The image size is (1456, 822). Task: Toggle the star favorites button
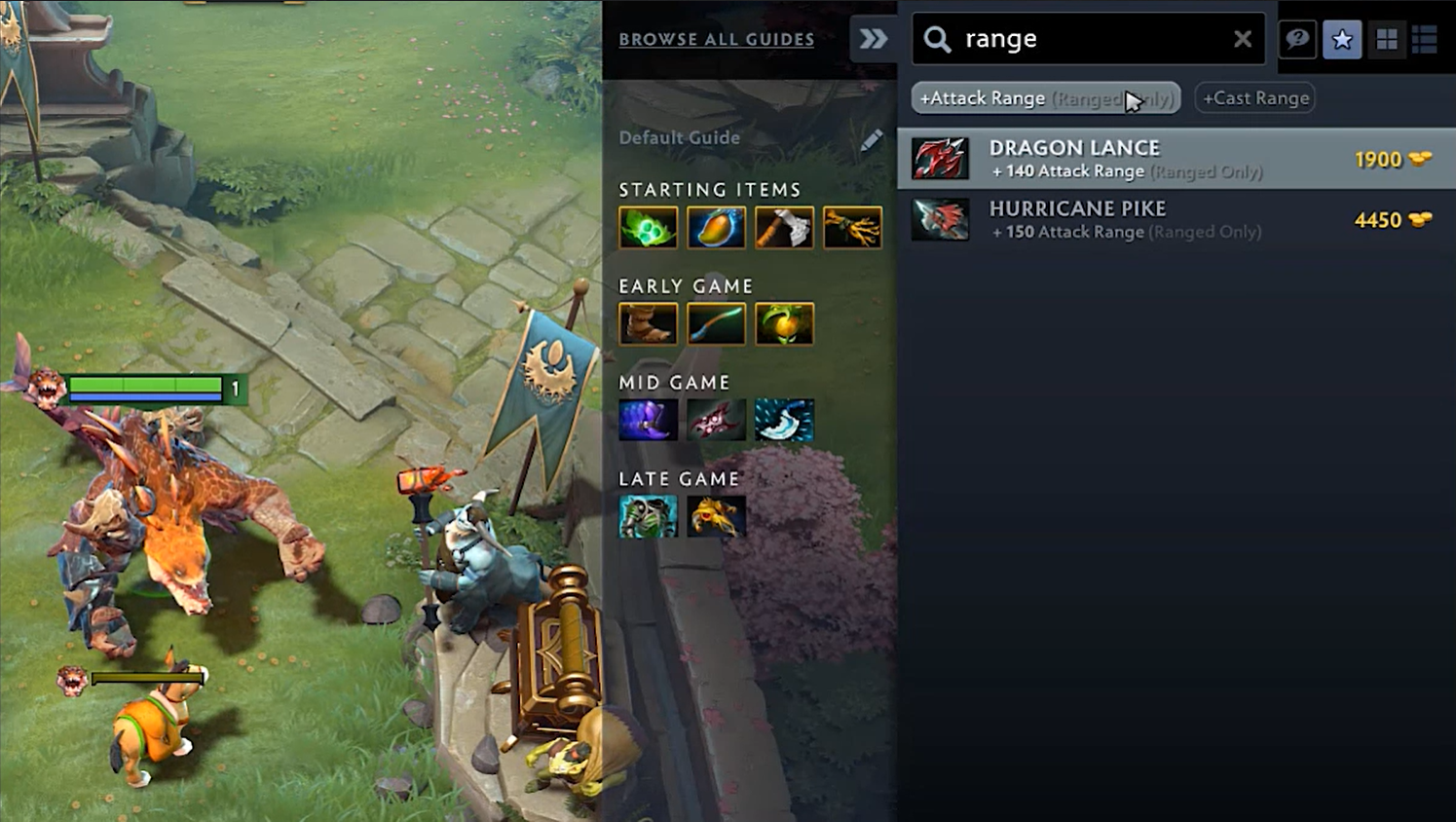click(x=1342, y=39)
